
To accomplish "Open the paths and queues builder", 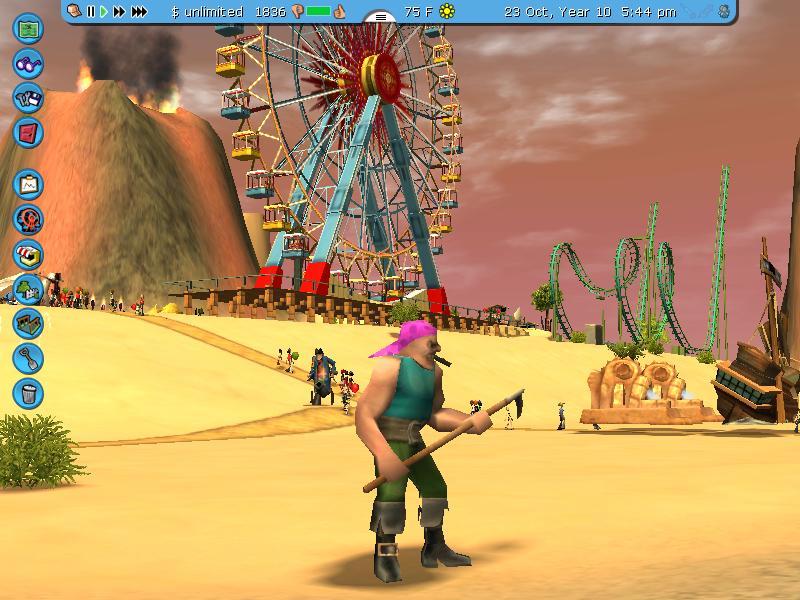I will point(28,323).
